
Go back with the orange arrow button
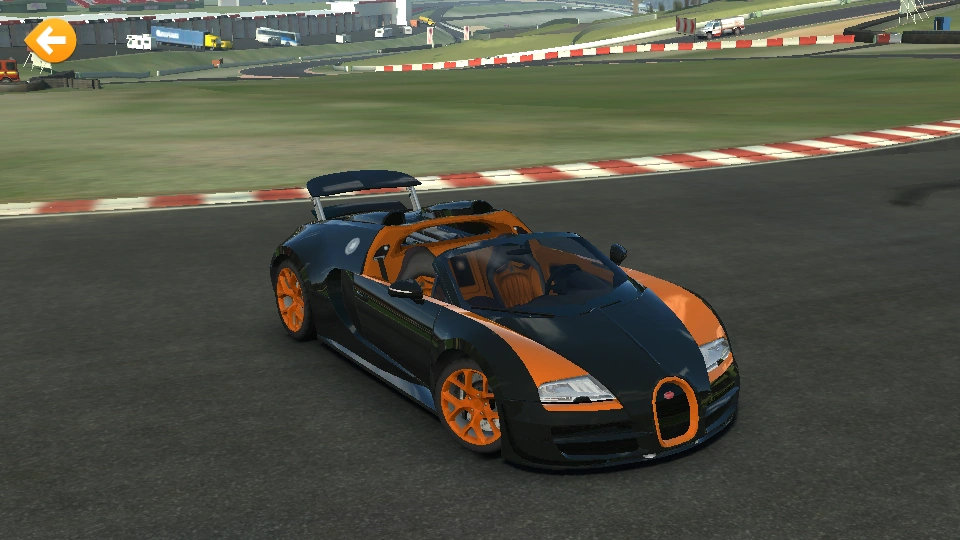pos(50,41)
